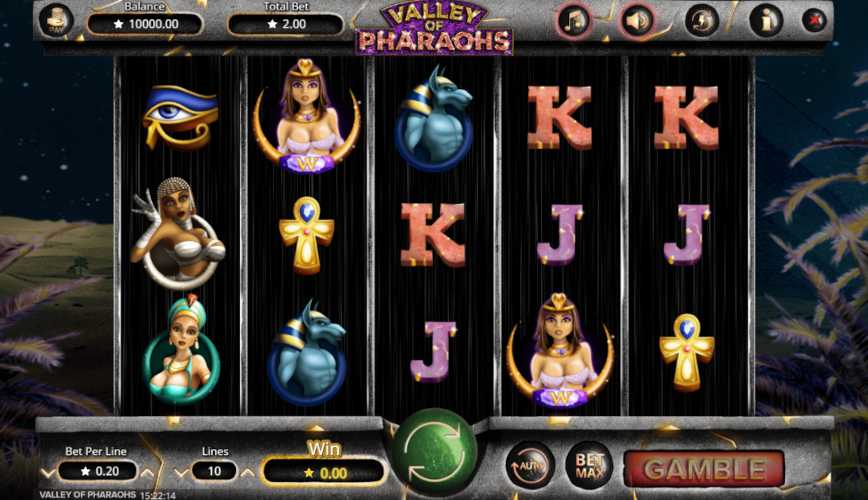
Task: Set the wager with BET MAX
Action: [589, 465]
